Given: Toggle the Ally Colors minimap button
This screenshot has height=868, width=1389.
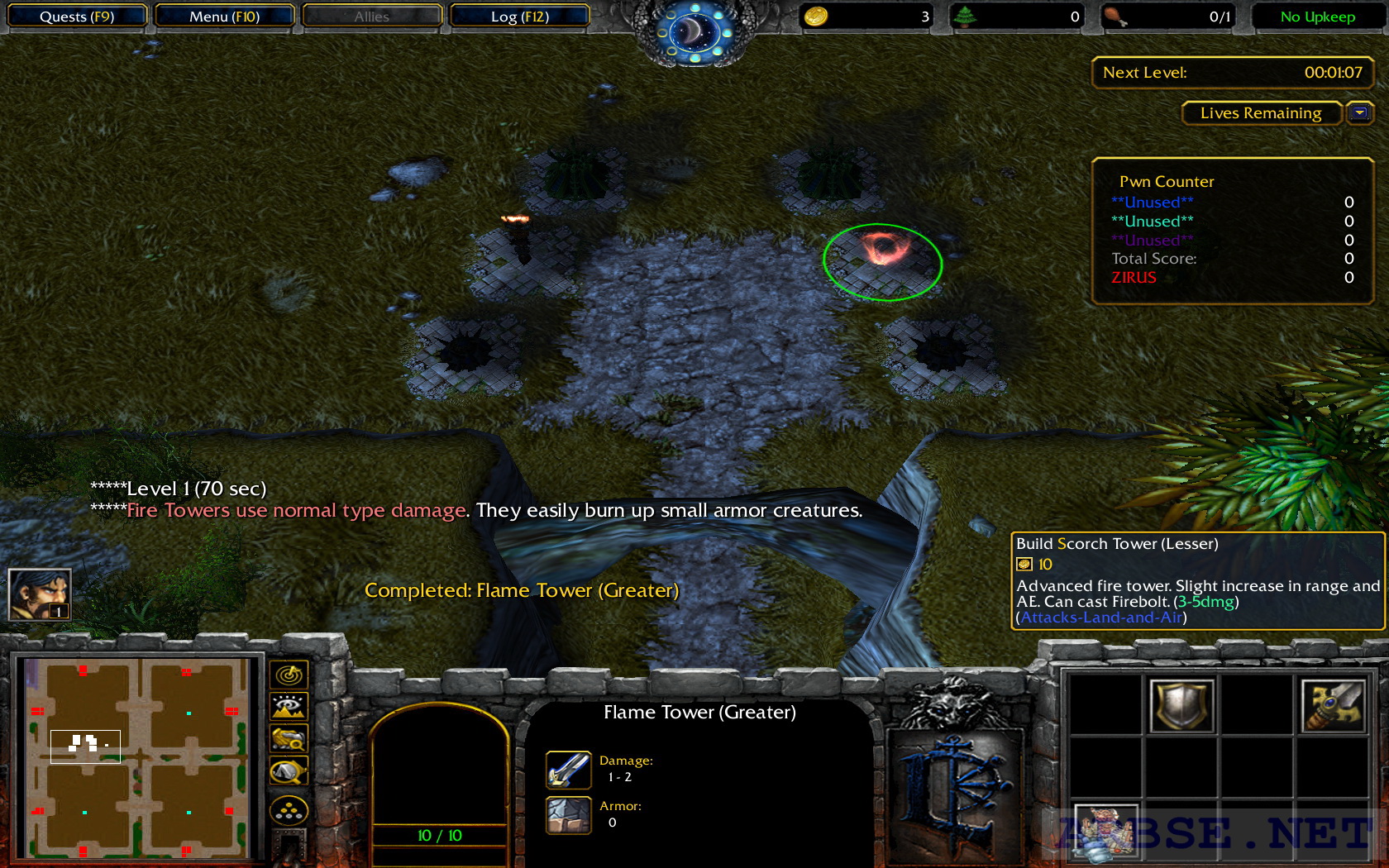Looking at the screenshot, I should (288, 737).
